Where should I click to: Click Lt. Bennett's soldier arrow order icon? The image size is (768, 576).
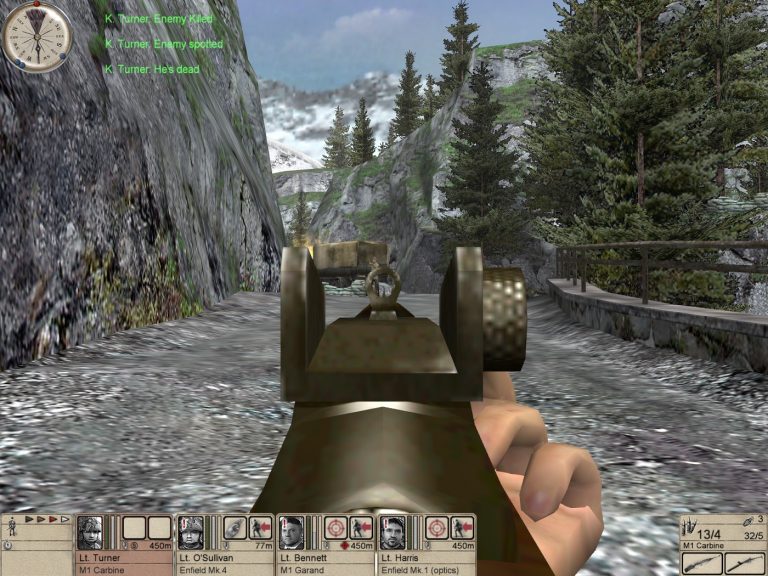[361, 527]
